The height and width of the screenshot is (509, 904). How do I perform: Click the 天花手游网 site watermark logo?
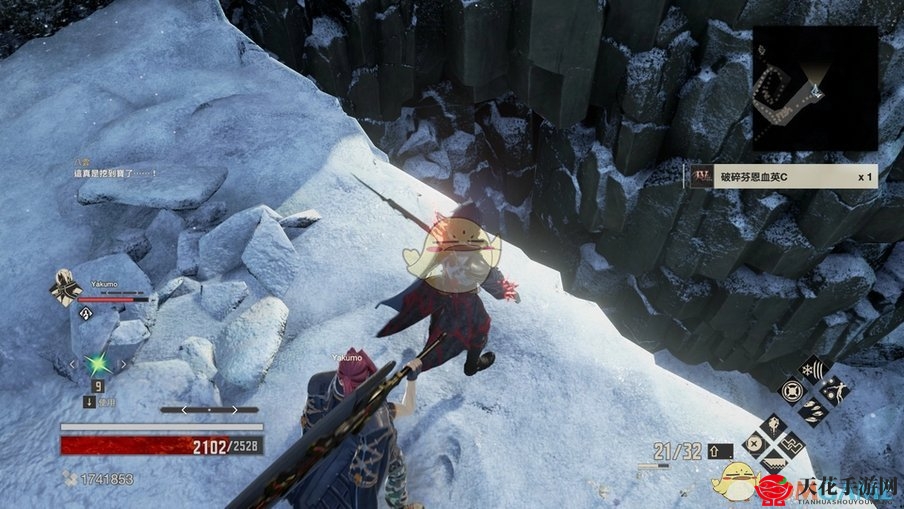pyautogui.click(x=829, y=489)
